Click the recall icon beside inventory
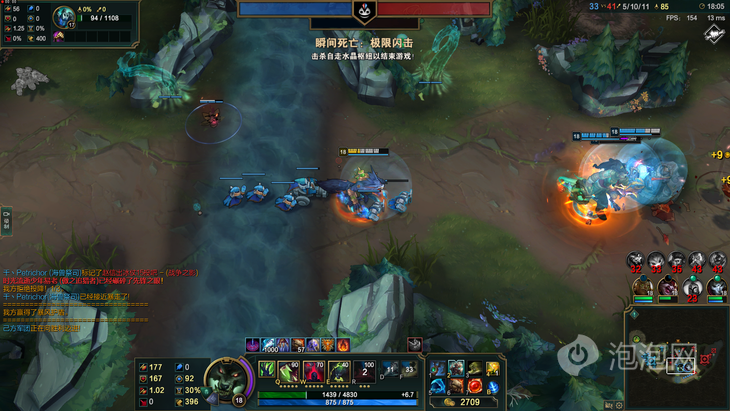Screen dimensions: 730x411 (x=493, y=385)
